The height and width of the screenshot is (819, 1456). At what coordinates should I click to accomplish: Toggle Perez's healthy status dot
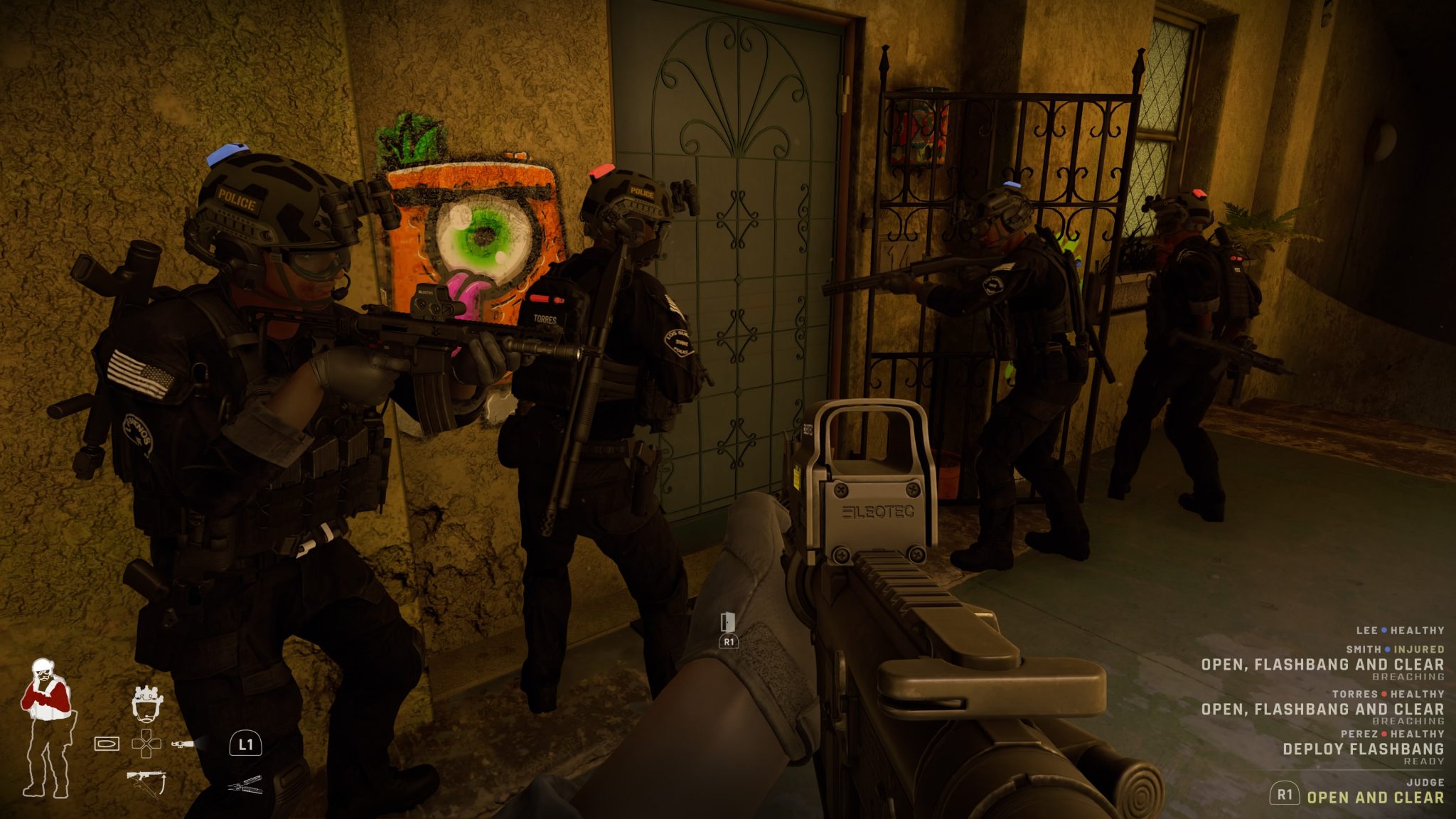coord(1384,734)
